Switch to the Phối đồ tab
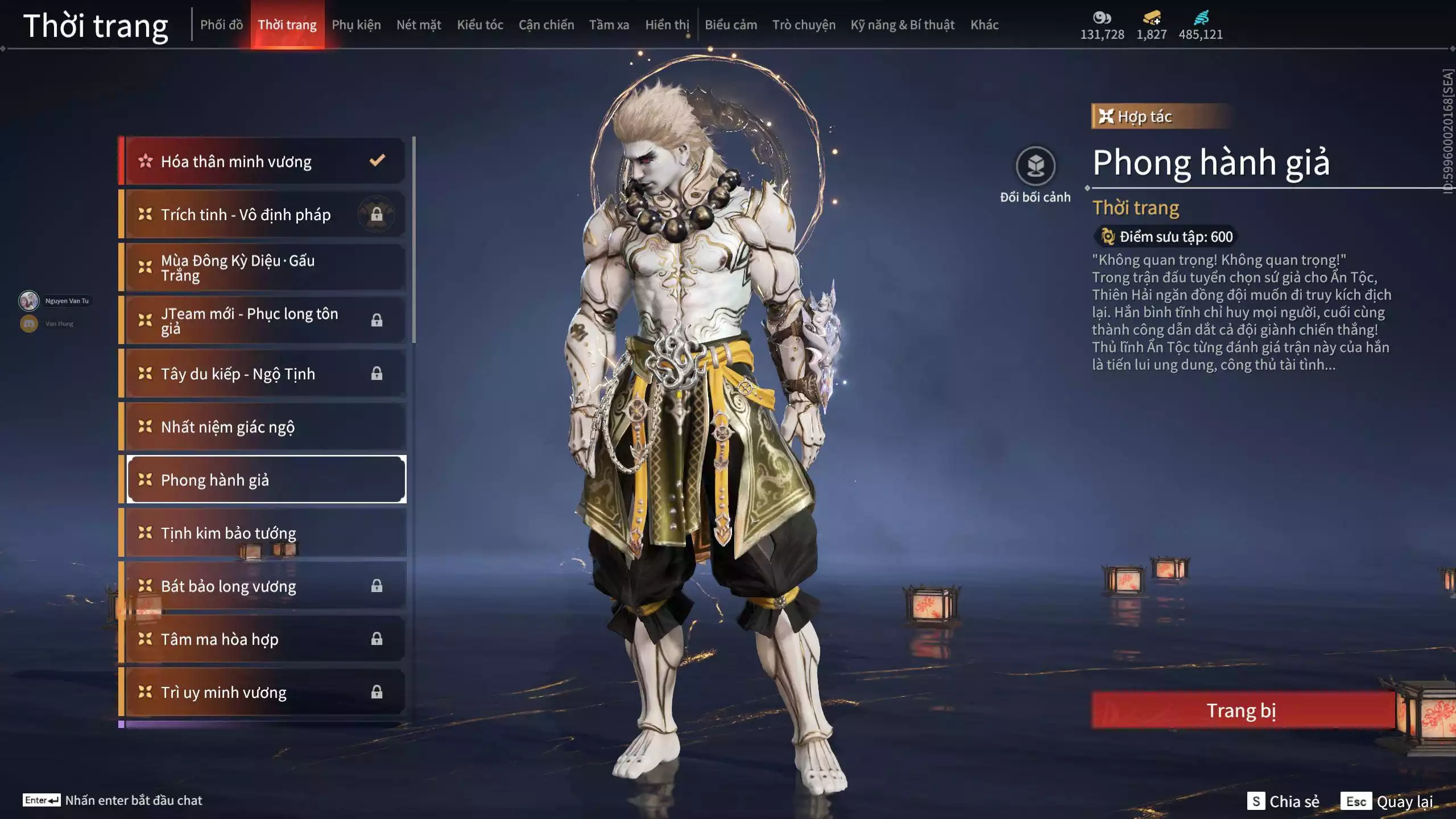 [x=221, y=25]
